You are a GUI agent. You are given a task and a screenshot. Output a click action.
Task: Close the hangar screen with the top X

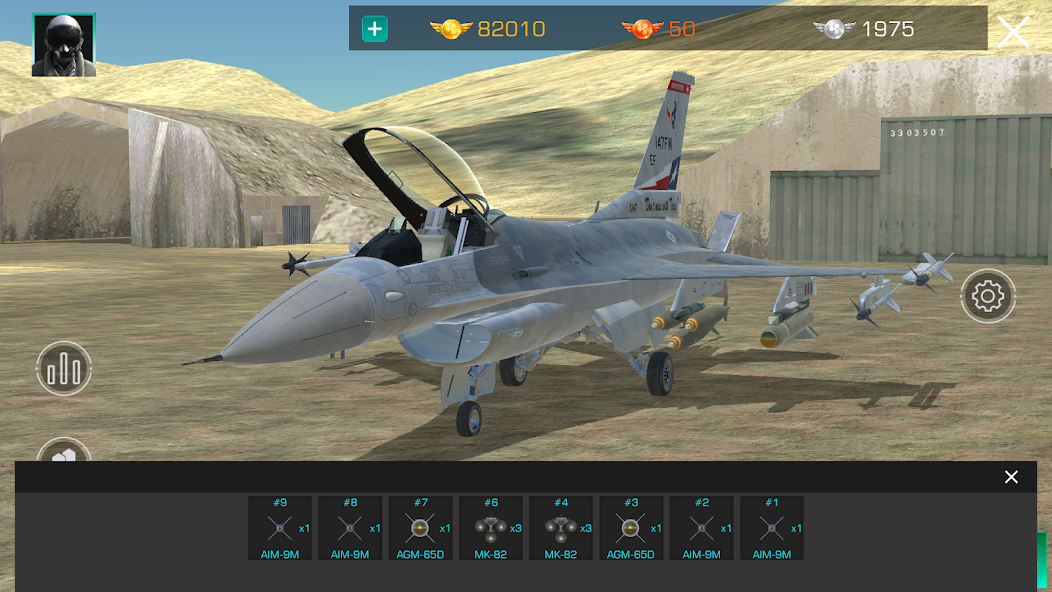1012,31
